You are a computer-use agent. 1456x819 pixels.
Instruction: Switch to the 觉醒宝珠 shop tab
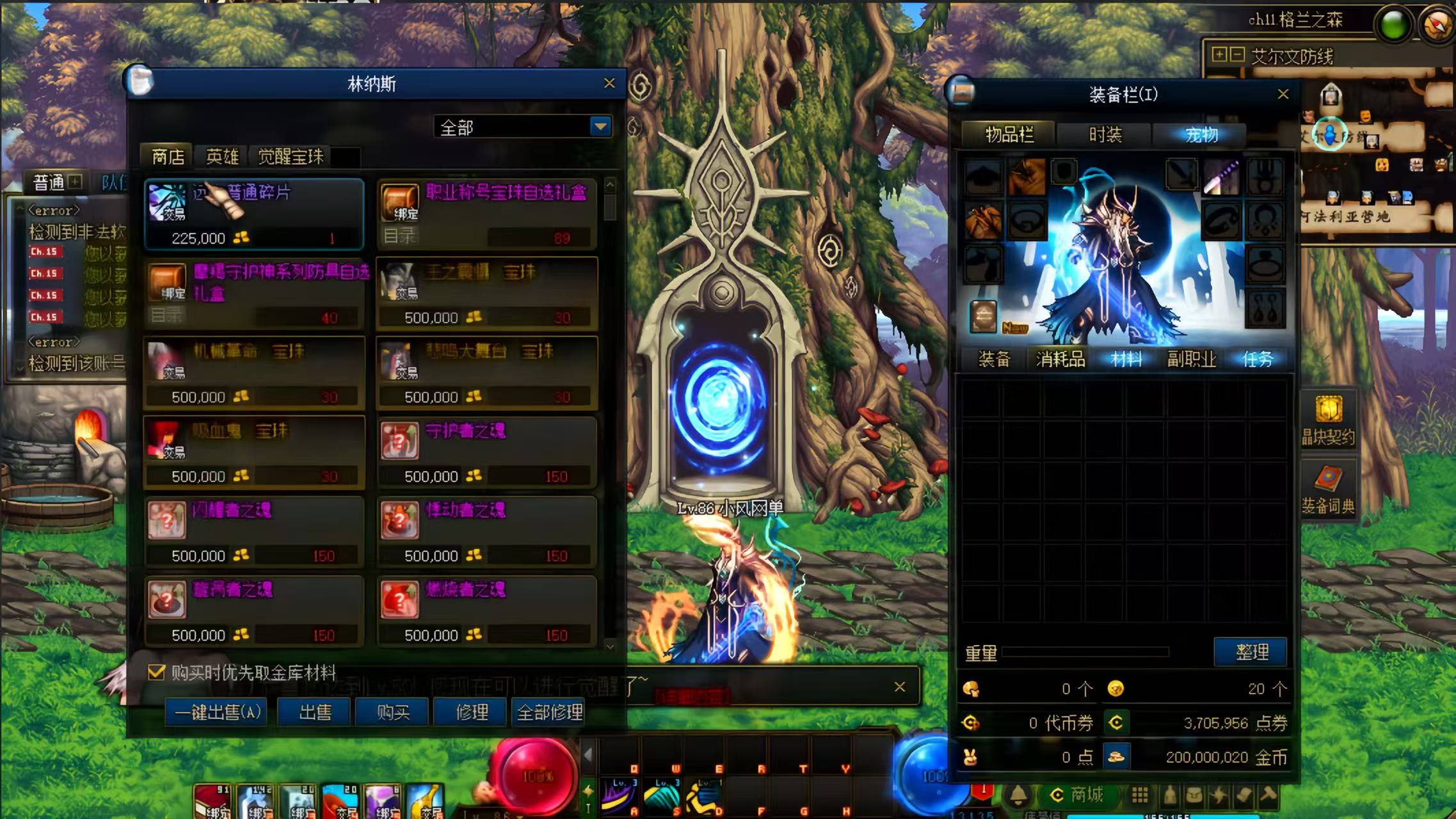pyautogui.click(x=291, y=157)
